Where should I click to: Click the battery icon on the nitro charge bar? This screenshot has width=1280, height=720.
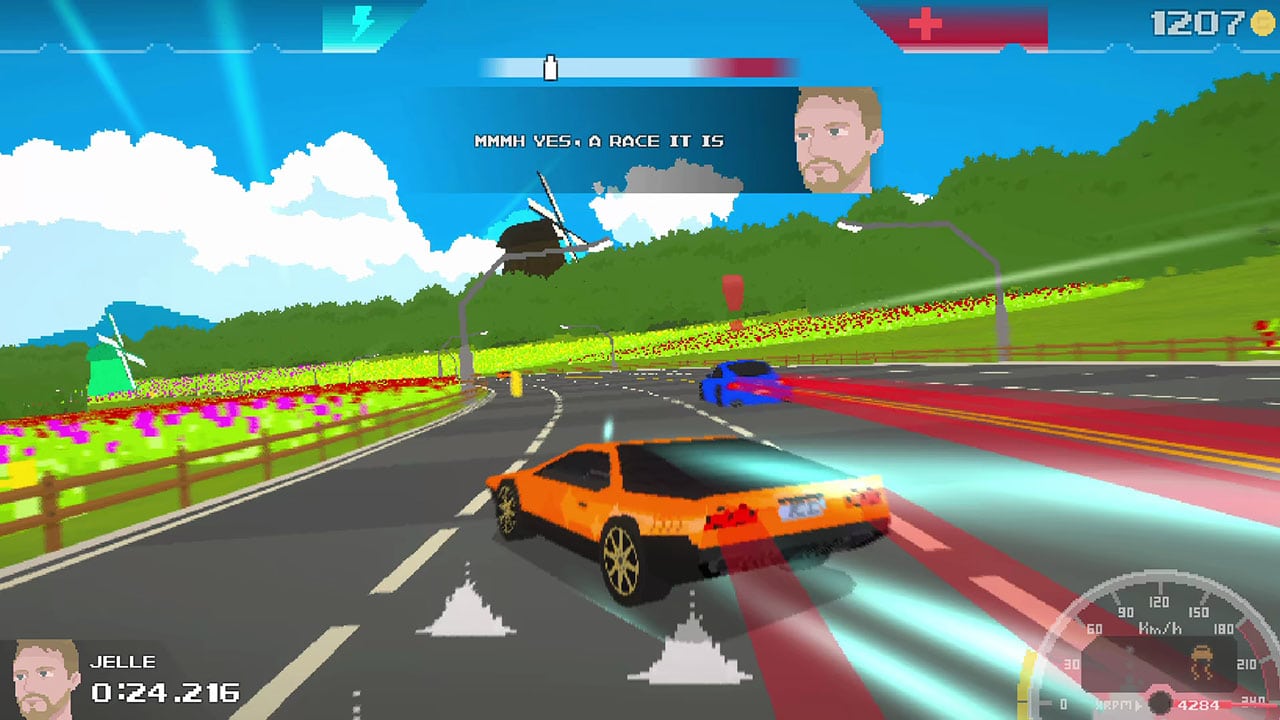coord(549,68)
